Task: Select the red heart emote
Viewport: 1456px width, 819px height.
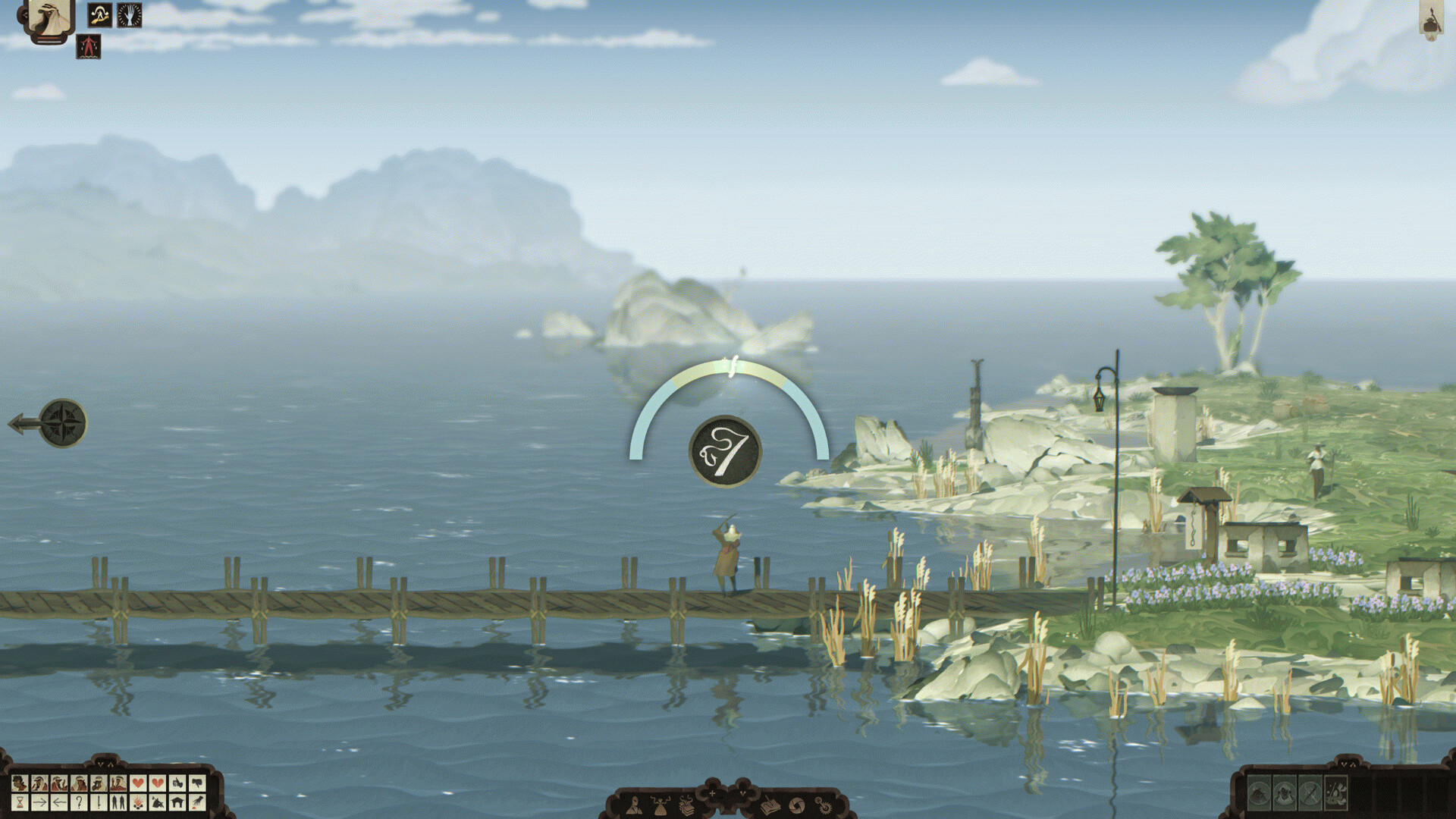Action: (138, 783)
